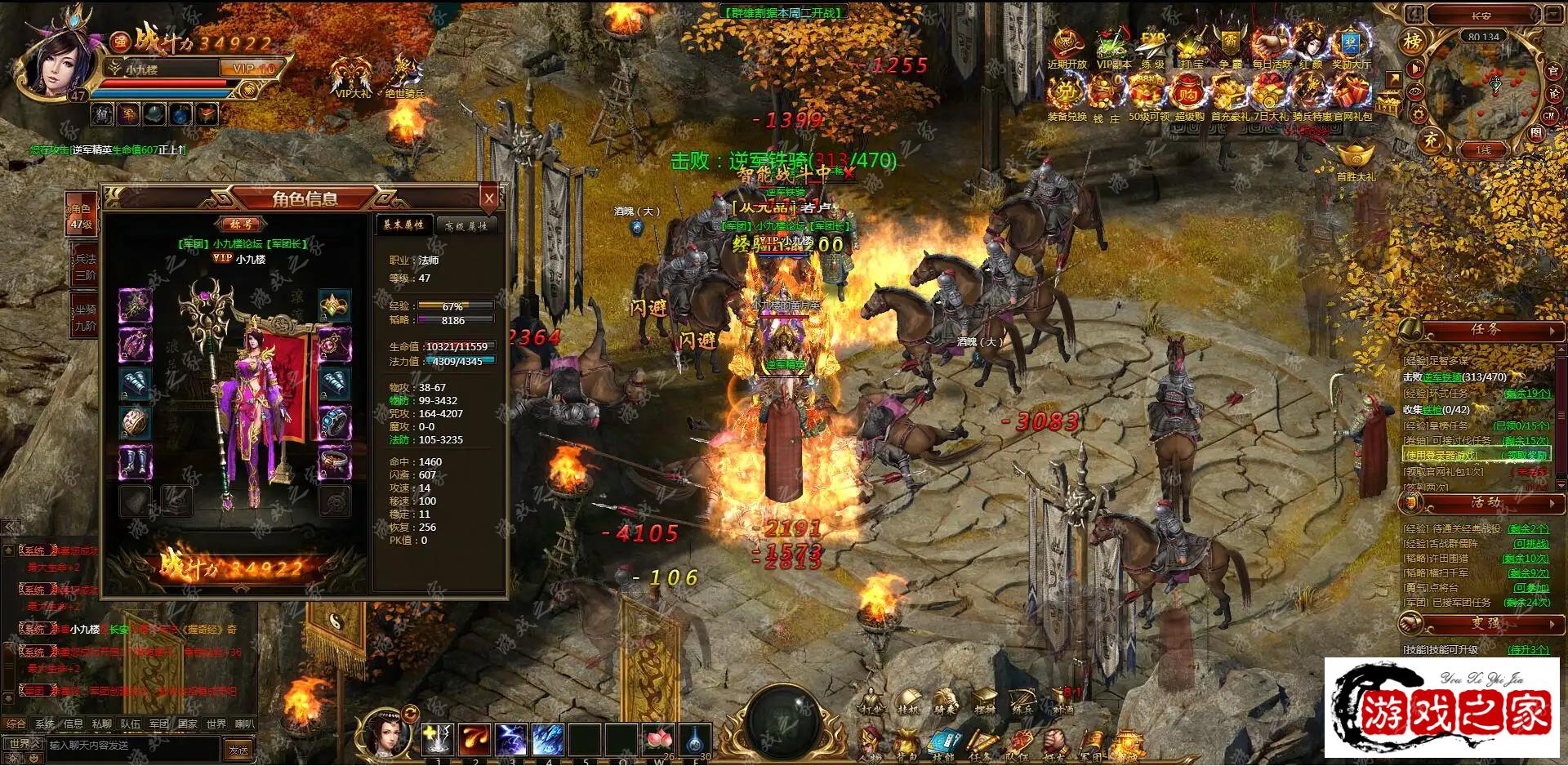Screen dimensions: 1568x766
Task: Open the VIP副本 dungeon icon
Action: [x=1112, y=47]
